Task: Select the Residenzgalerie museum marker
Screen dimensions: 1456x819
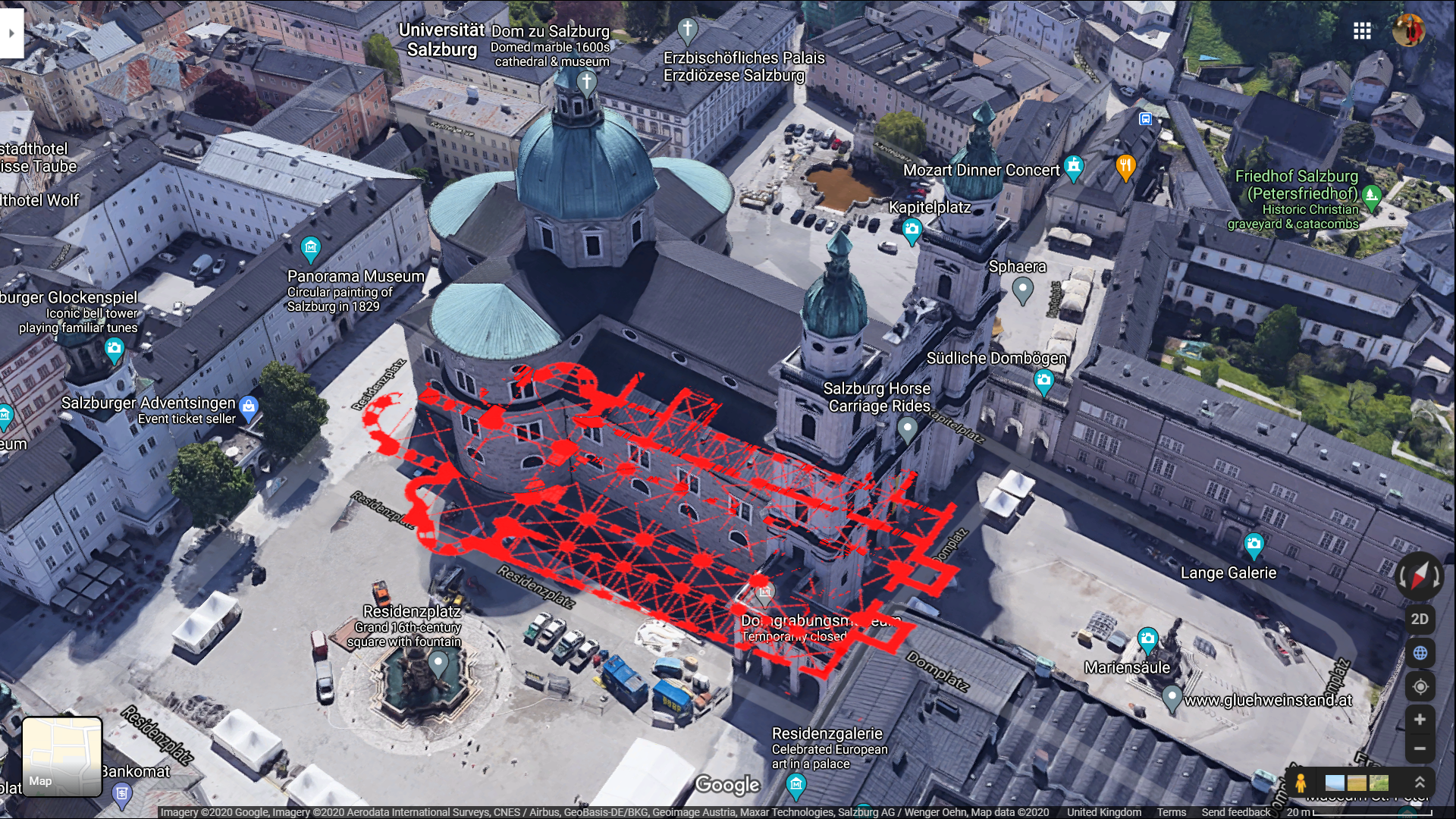Action: pos(795,785)
